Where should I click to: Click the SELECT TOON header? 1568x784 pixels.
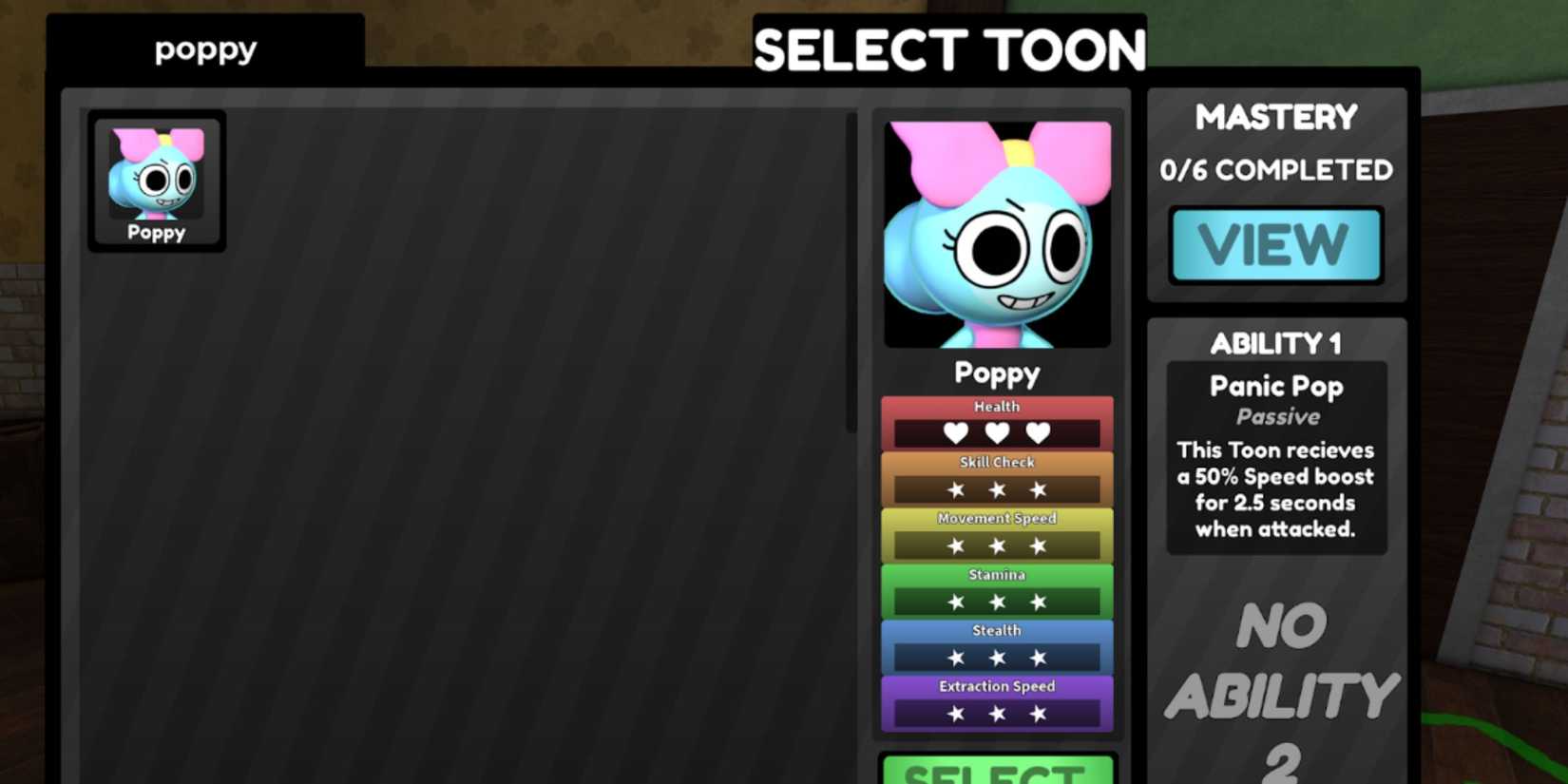click(947, 49)
